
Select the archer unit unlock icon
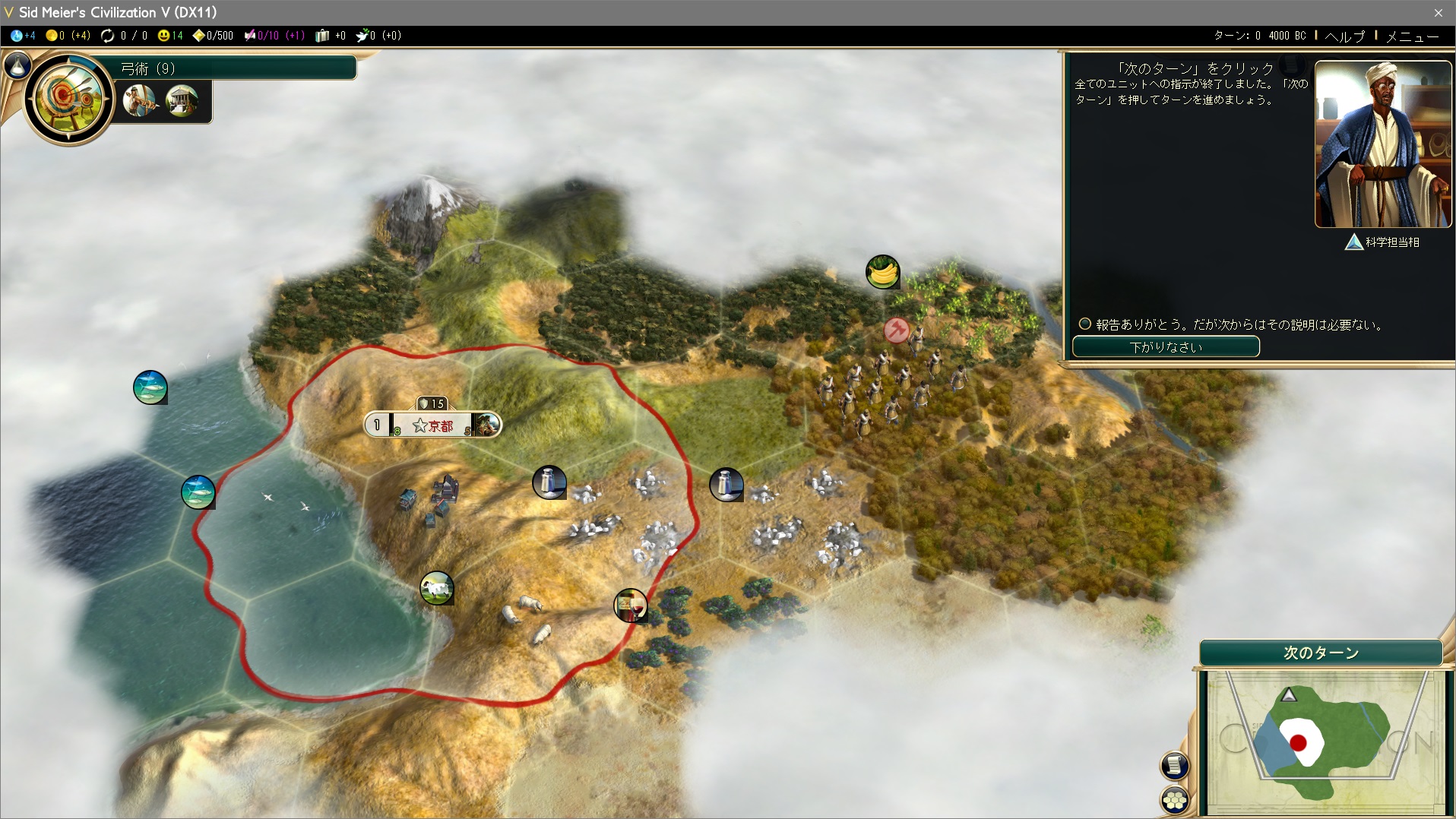(x=140, y=100)
